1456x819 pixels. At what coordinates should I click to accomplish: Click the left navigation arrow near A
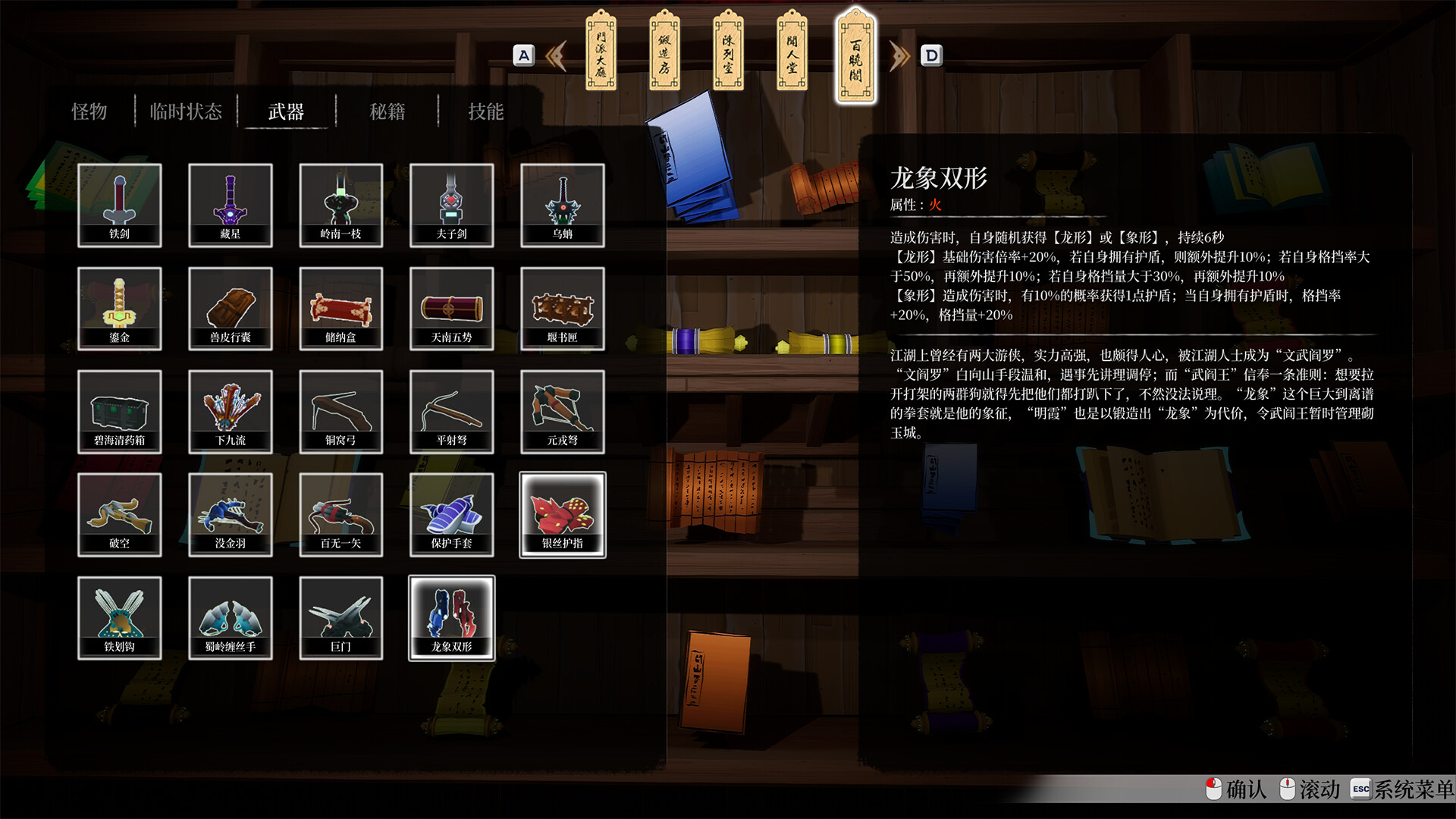tap(556, 55)
